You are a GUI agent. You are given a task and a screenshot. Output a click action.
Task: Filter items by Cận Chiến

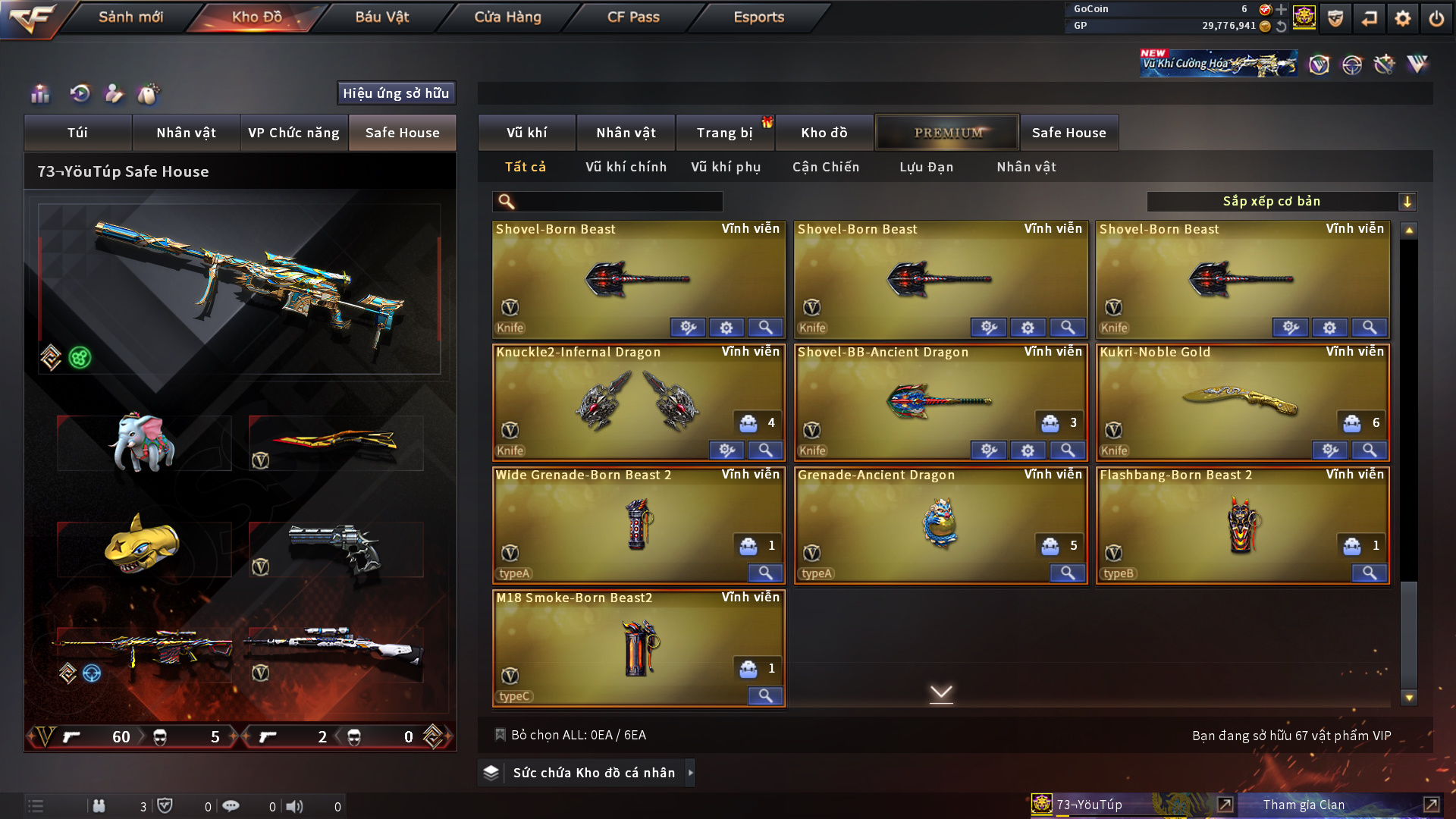click(x=825, y=167)
